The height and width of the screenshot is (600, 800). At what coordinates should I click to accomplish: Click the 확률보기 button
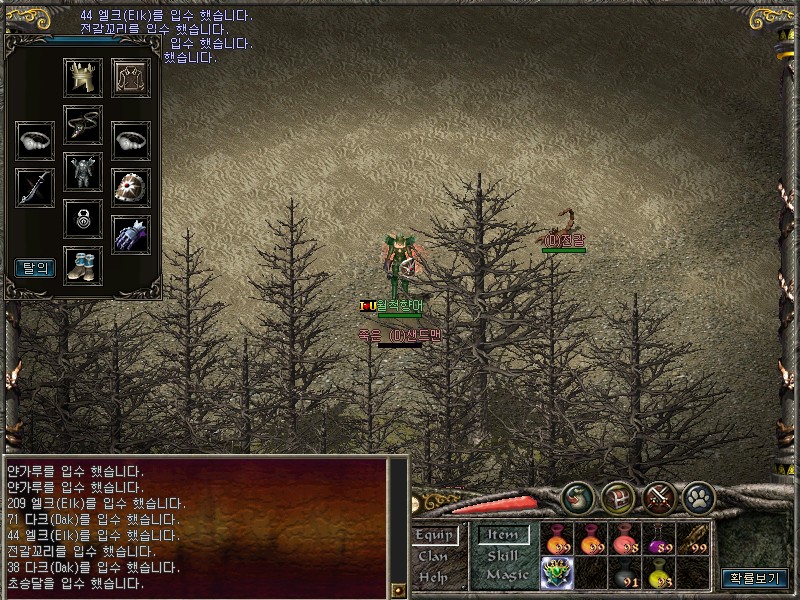point(754,577)
